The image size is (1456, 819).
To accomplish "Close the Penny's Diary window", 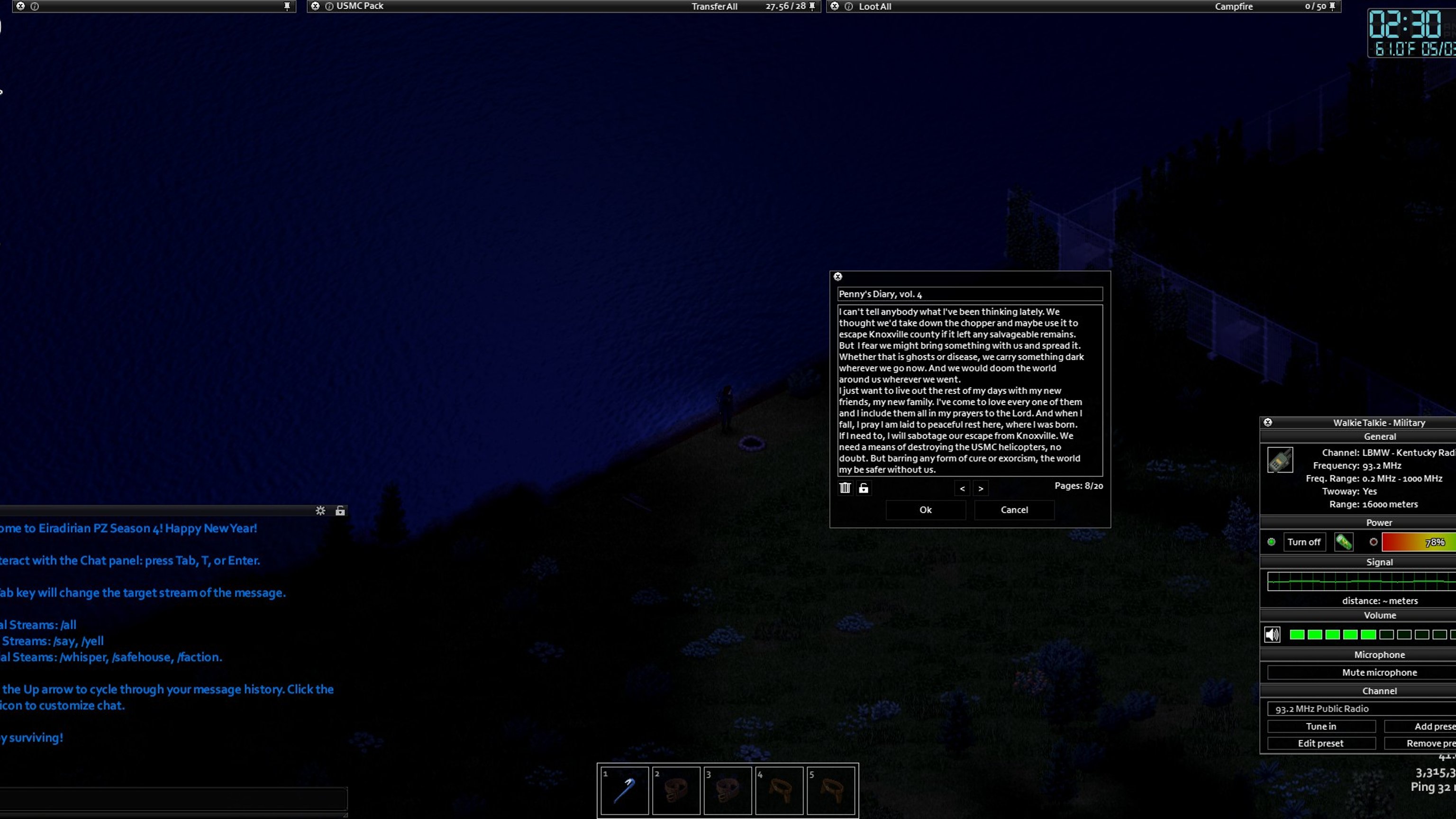I will (x=838, y=276).
